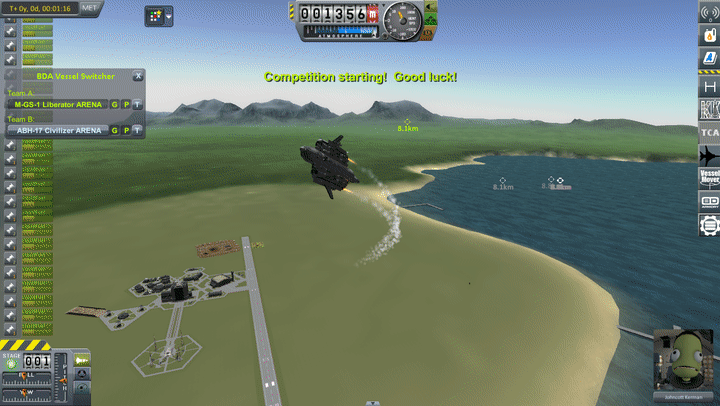Switch to staging mode with rocket icon

click(x=81, y=360)
